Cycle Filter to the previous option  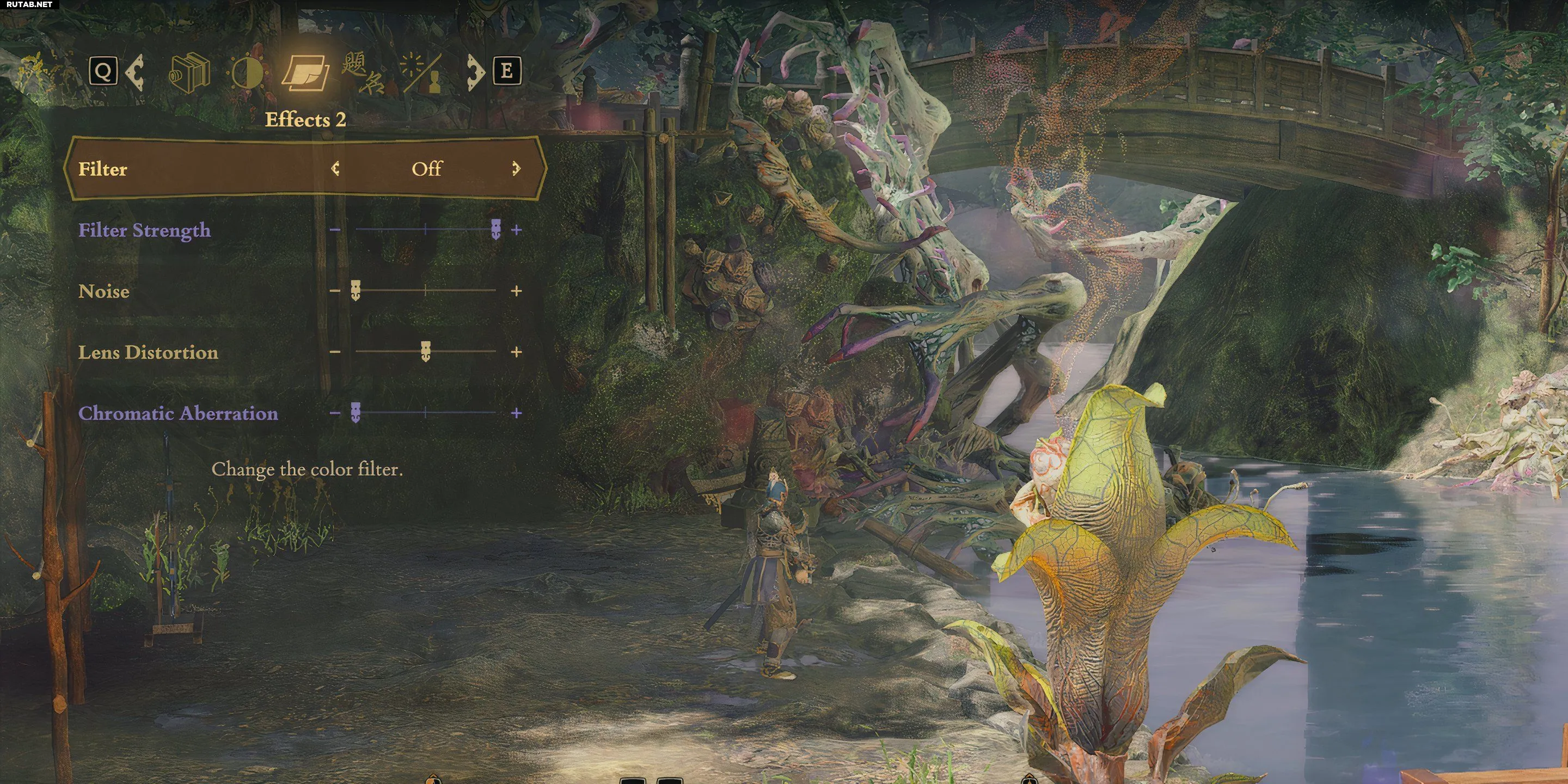[x=335, y=169]
